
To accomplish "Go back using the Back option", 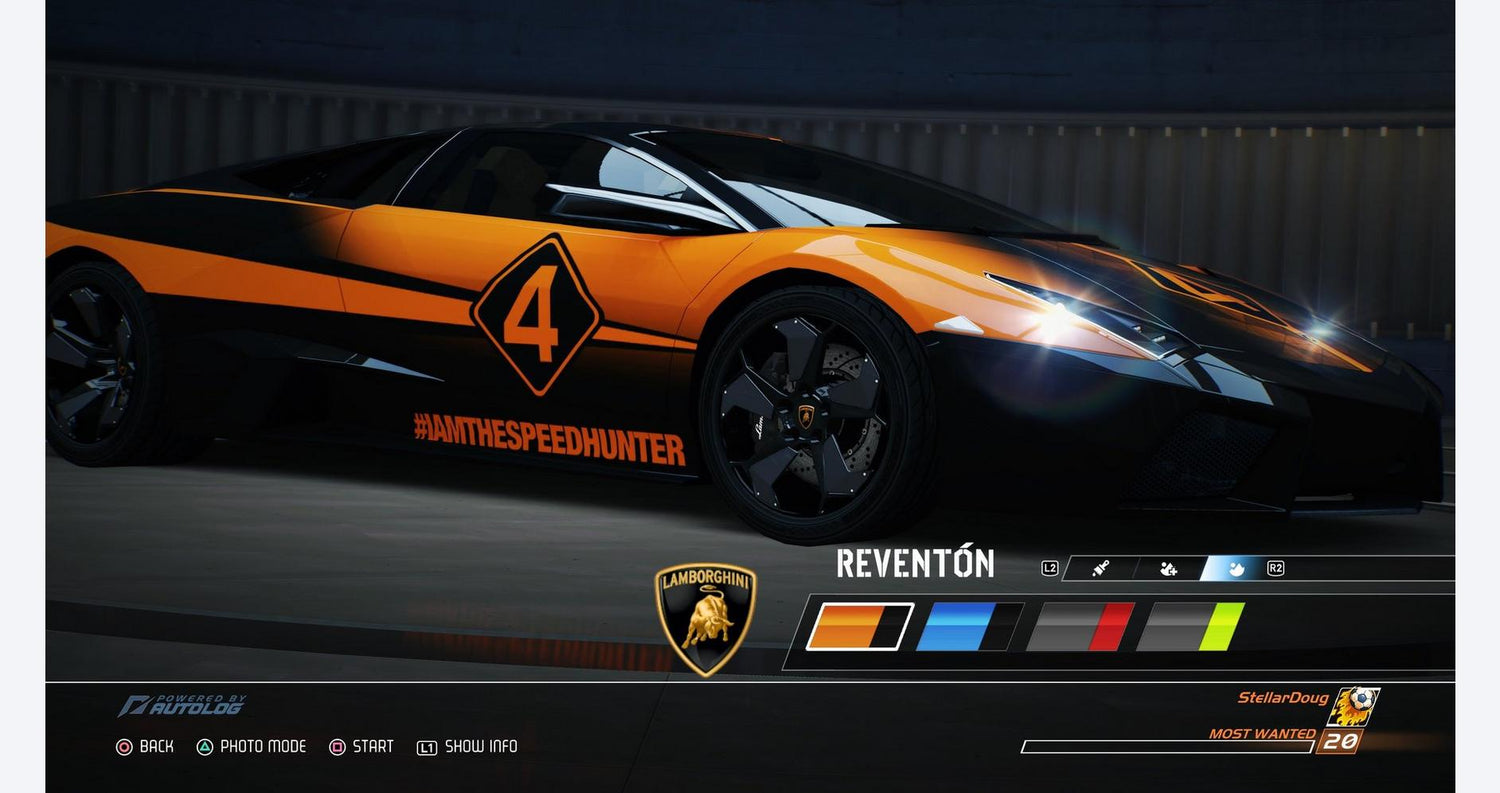I will [145, 747].
